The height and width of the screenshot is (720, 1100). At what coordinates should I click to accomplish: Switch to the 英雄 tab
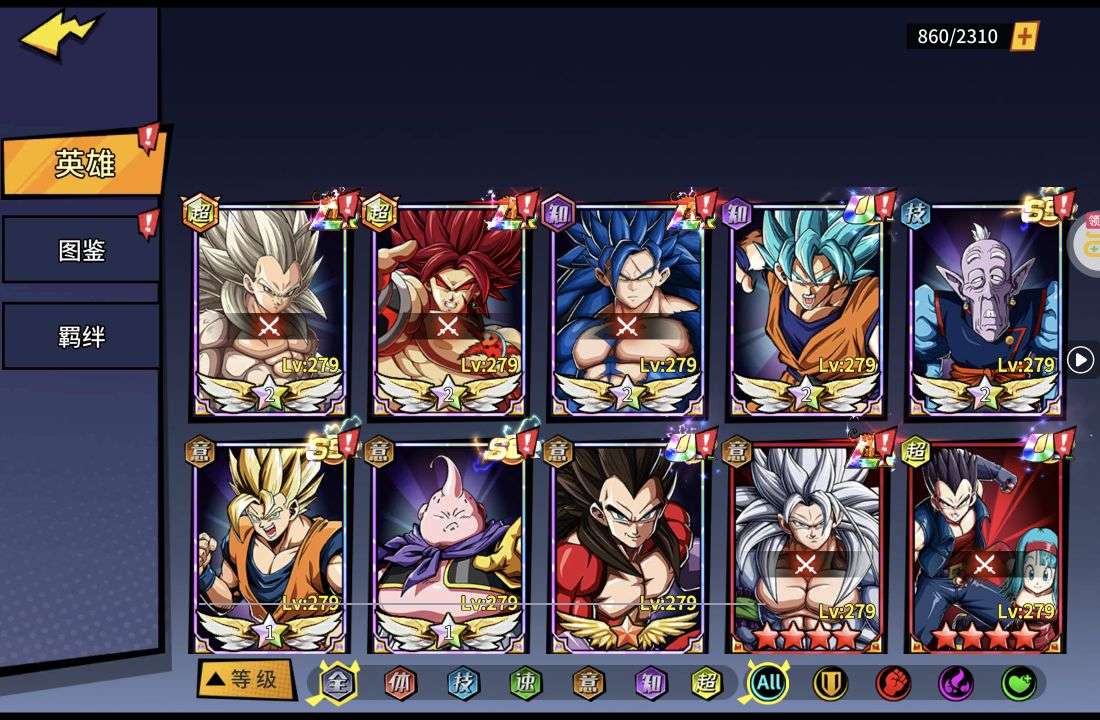[x=84, y=164]
